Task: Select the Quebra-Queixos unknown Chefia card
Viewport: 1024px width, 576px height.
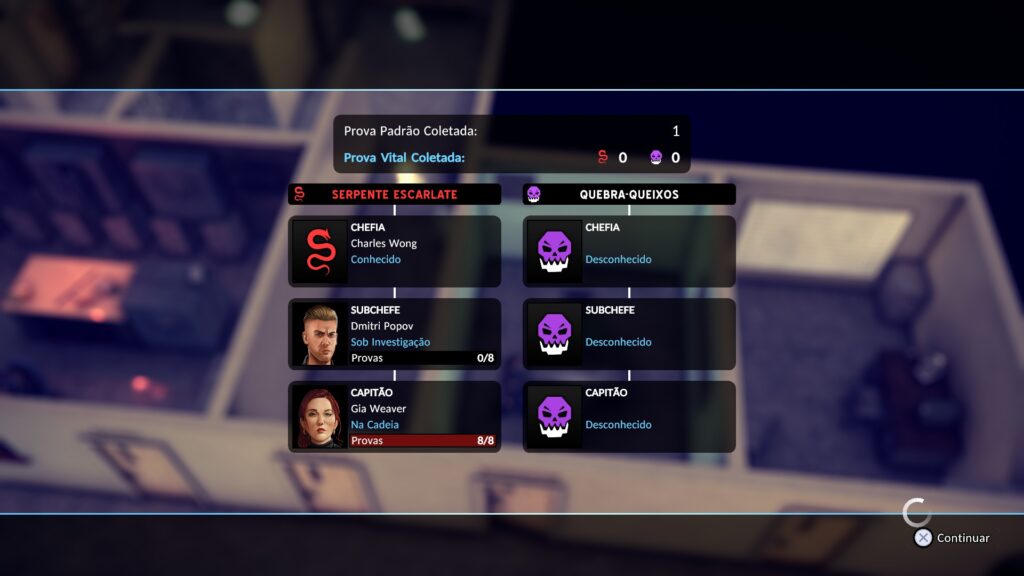Action: coord(629,251)
